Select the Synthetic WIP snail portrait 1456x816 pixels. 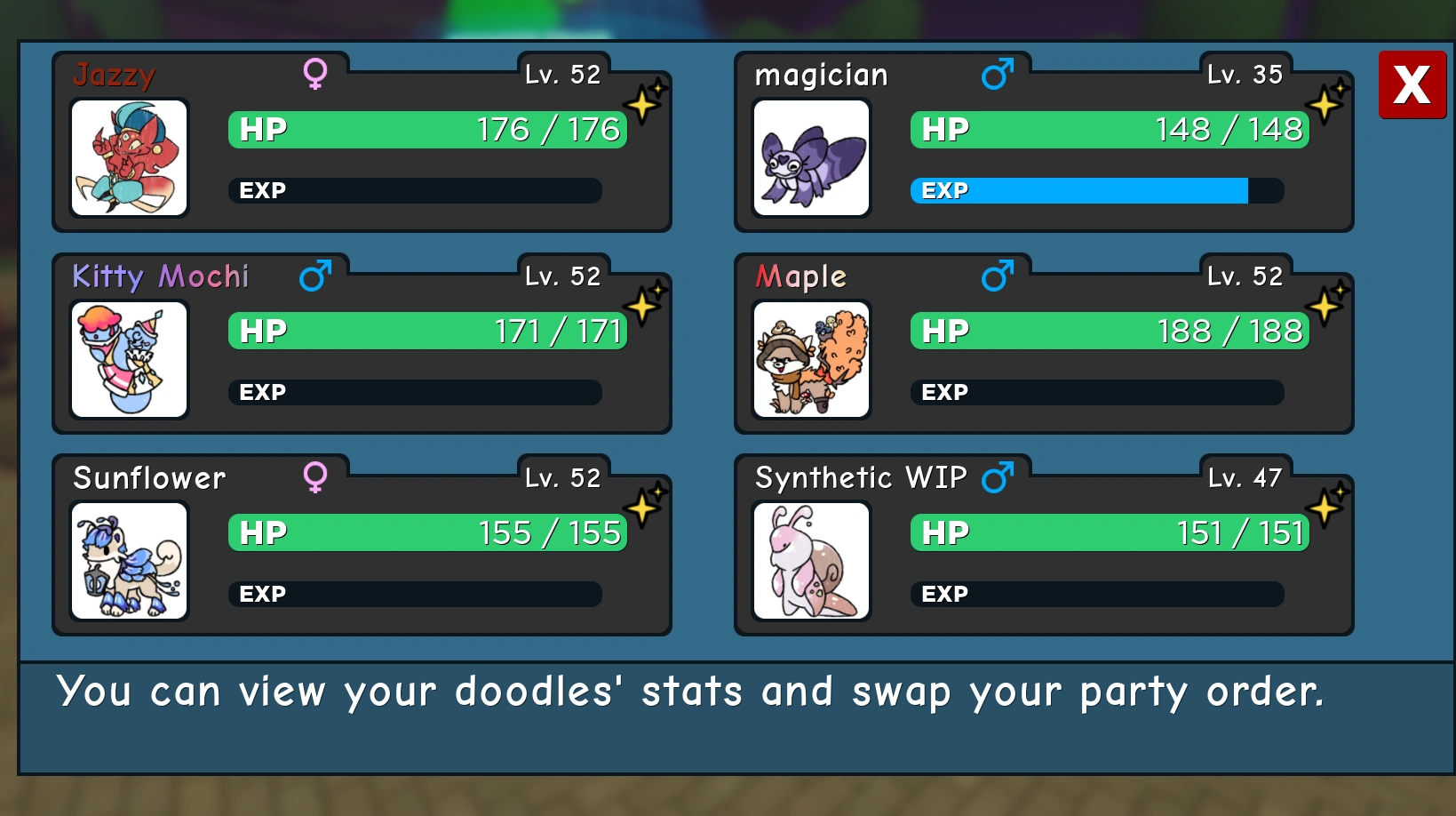coord(811,562)
